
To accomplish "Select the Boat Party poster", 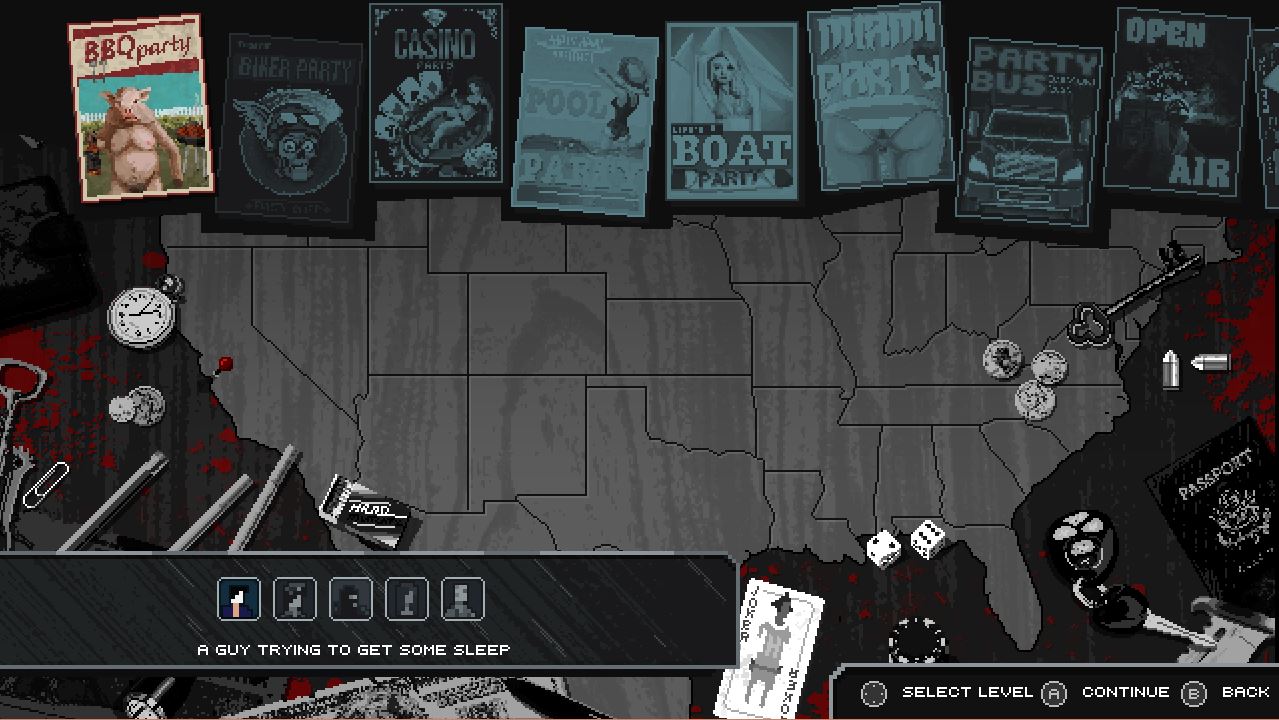I will [731, 112].
